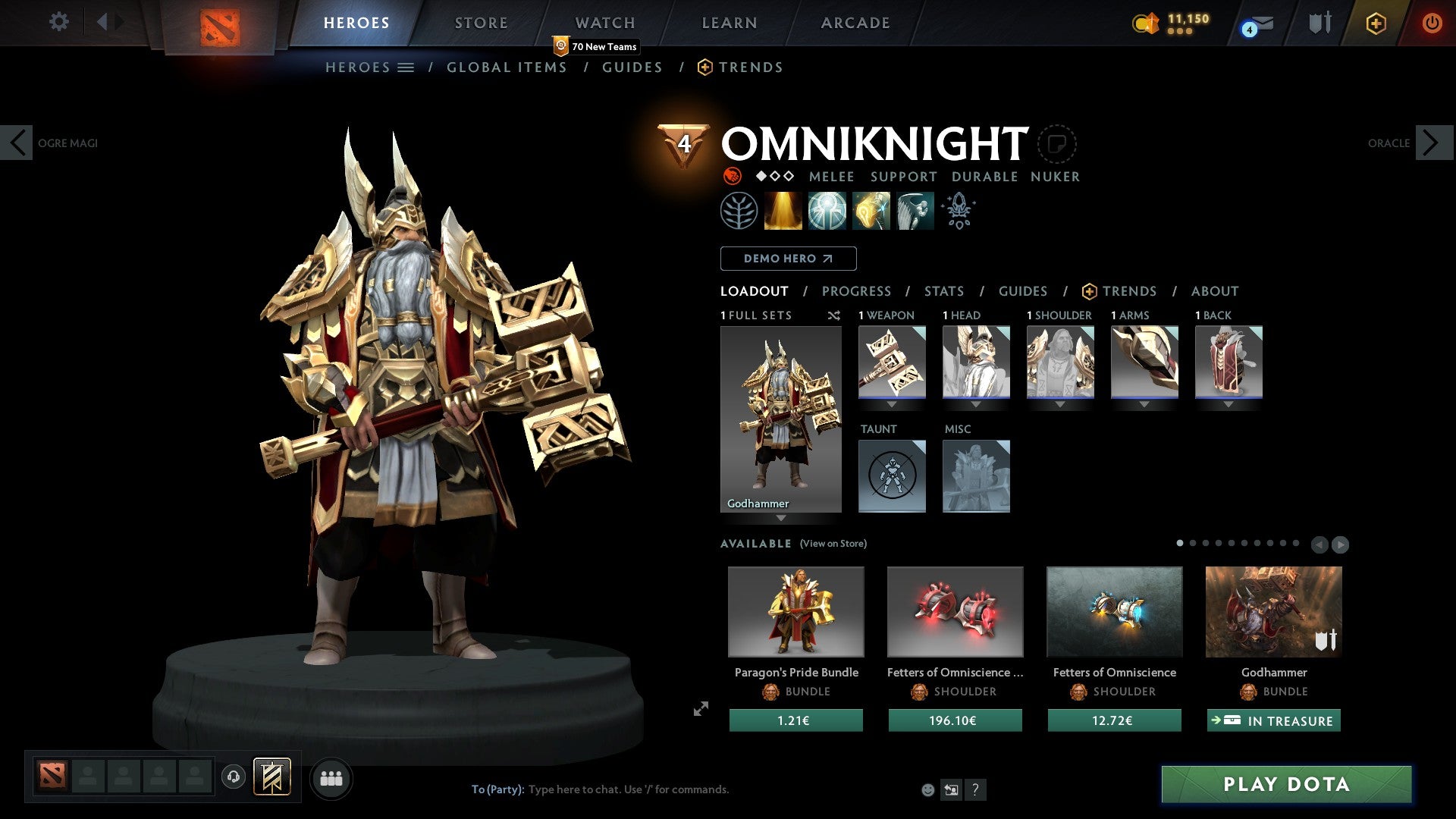1456x819 pixels.
Task: Open the armory shield and sword icon
Action: tap(1319, 22)
